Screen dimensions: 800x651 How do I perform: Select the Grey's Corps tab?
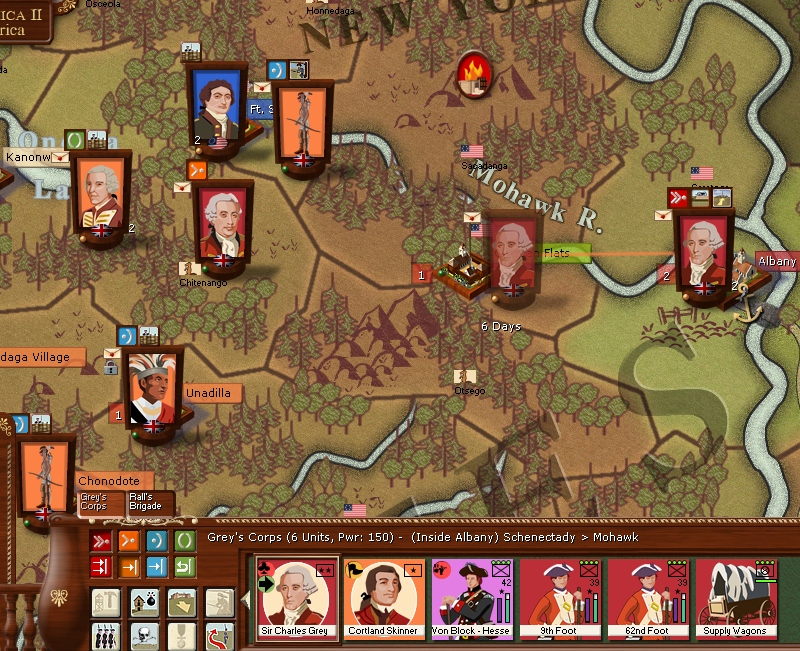tap(100, 502)
